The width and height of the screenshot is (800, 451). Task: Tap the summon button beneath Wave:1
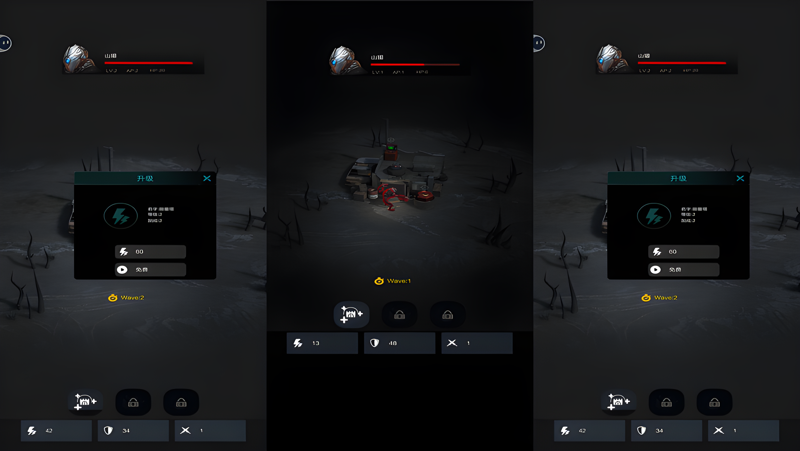(351, 315)
